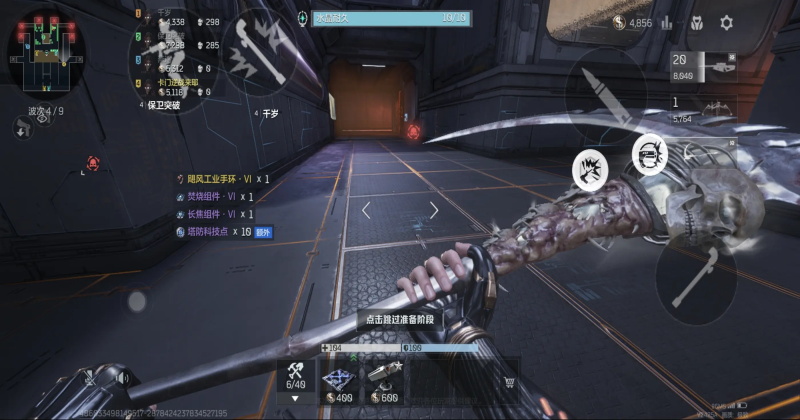The width and height of the screenshot is (800, 420).
Task: Switch to the sniper rifle weapon slot
Action: tap(704, 67)
